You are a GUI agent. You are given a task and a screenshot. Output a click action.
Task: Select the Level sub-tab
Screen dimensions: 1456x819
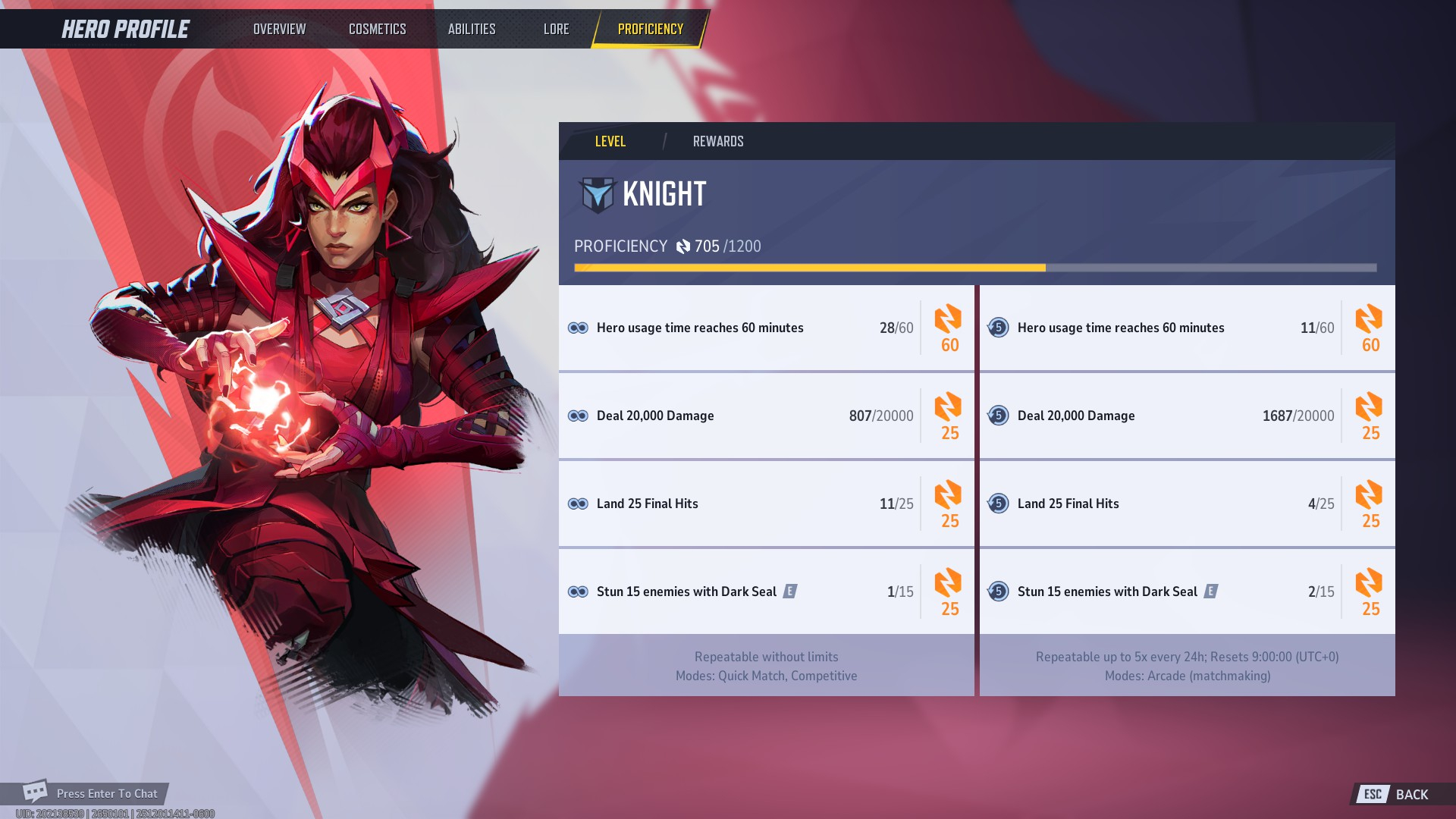(x=610, y=141)
